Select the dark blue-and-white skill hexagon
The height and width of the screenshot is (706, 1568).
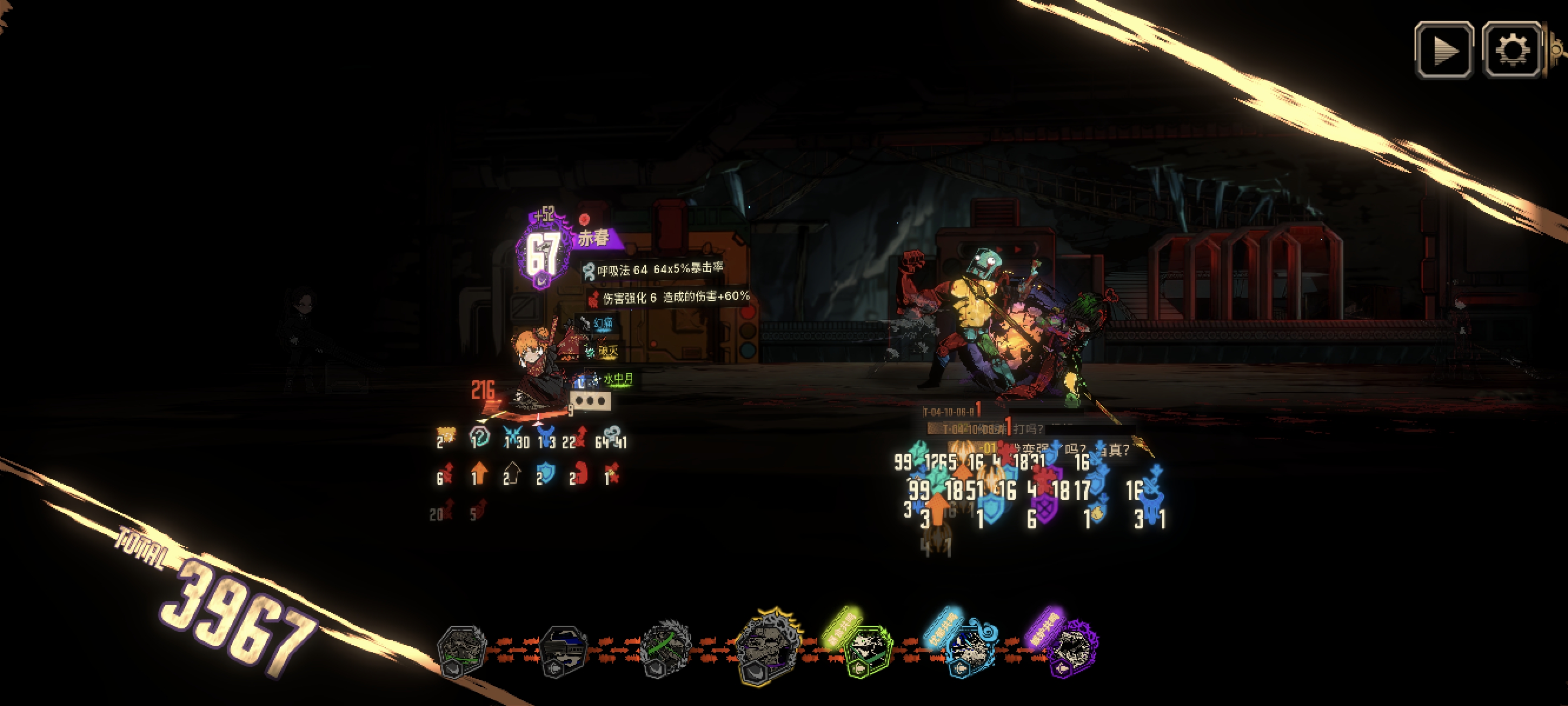563,651
